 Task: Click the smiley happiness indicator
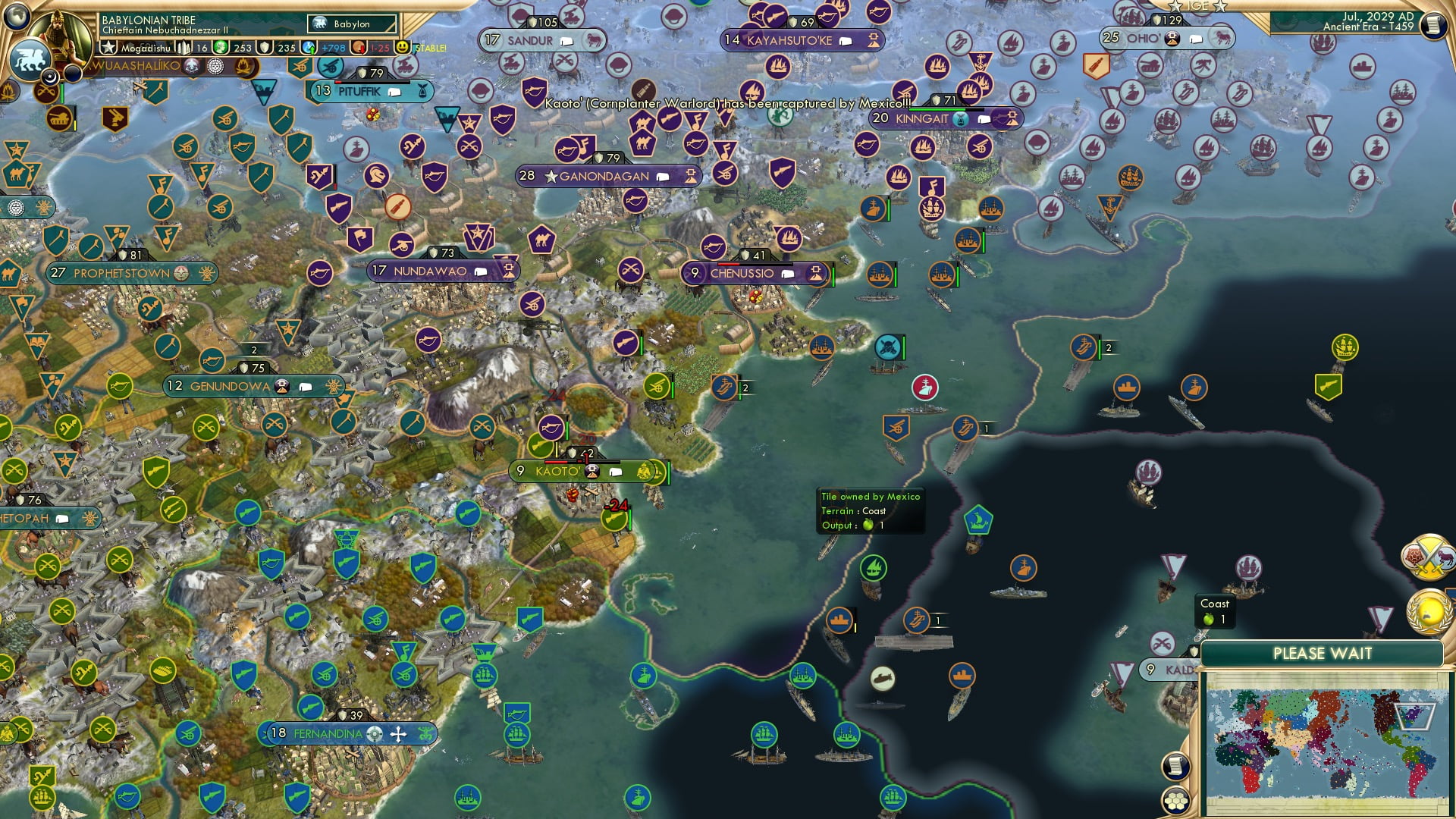(x=403, y=48)
